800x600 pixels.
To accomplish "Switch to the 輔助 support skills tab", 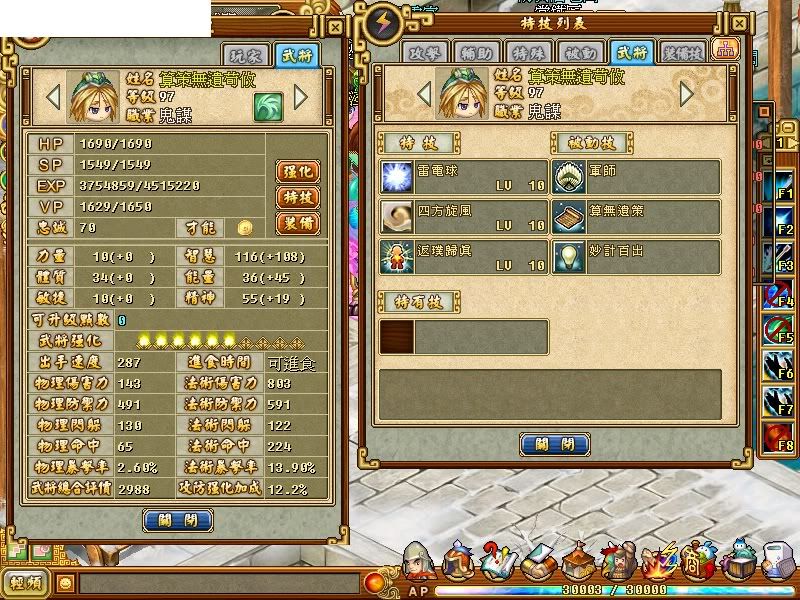I will pos(477,52).
